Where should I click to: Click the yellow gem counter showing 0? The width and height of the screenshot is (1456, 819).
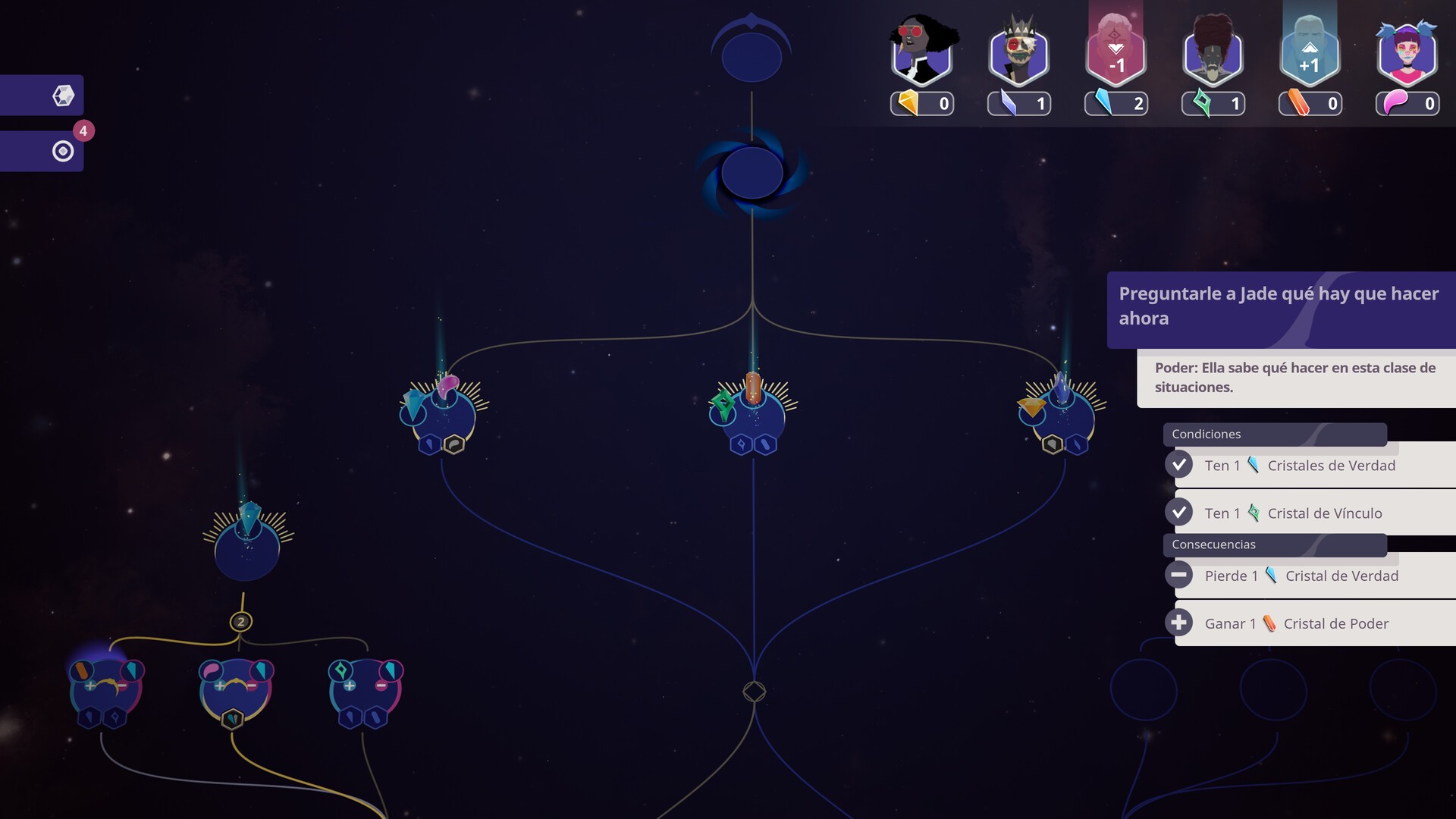[922, 103]
